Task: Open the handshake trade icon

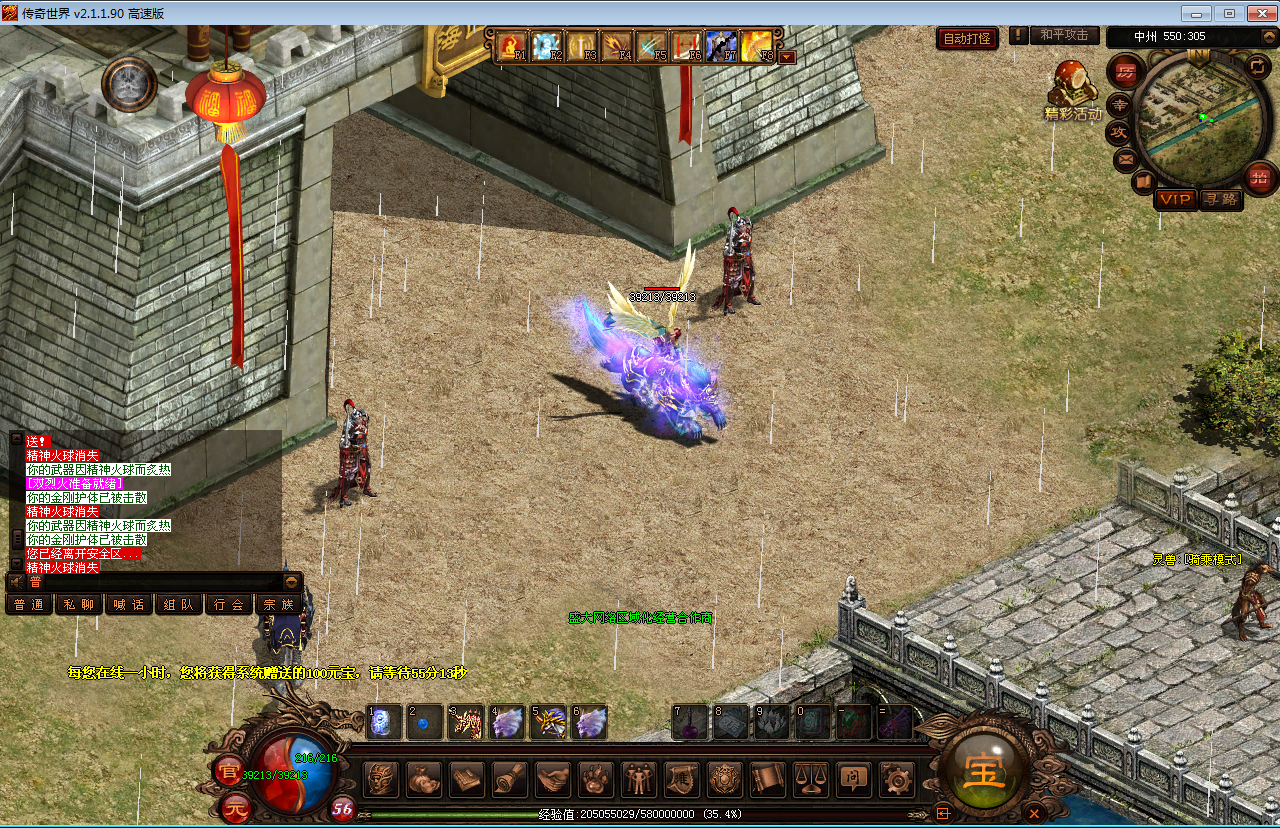Action: (x=552, y=778)
